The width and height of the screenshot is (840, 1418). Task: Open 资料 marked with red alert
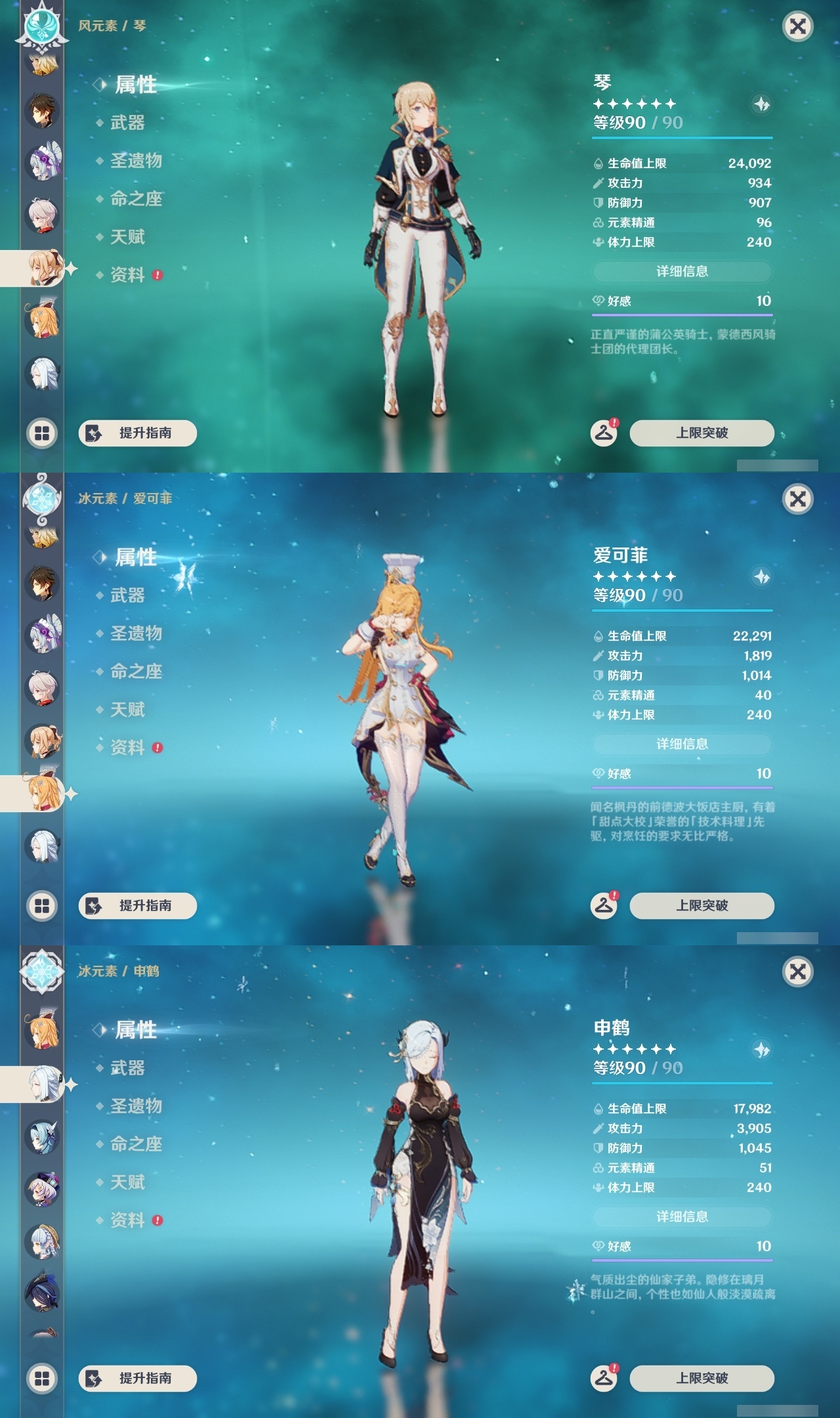[x=129, y=274]
